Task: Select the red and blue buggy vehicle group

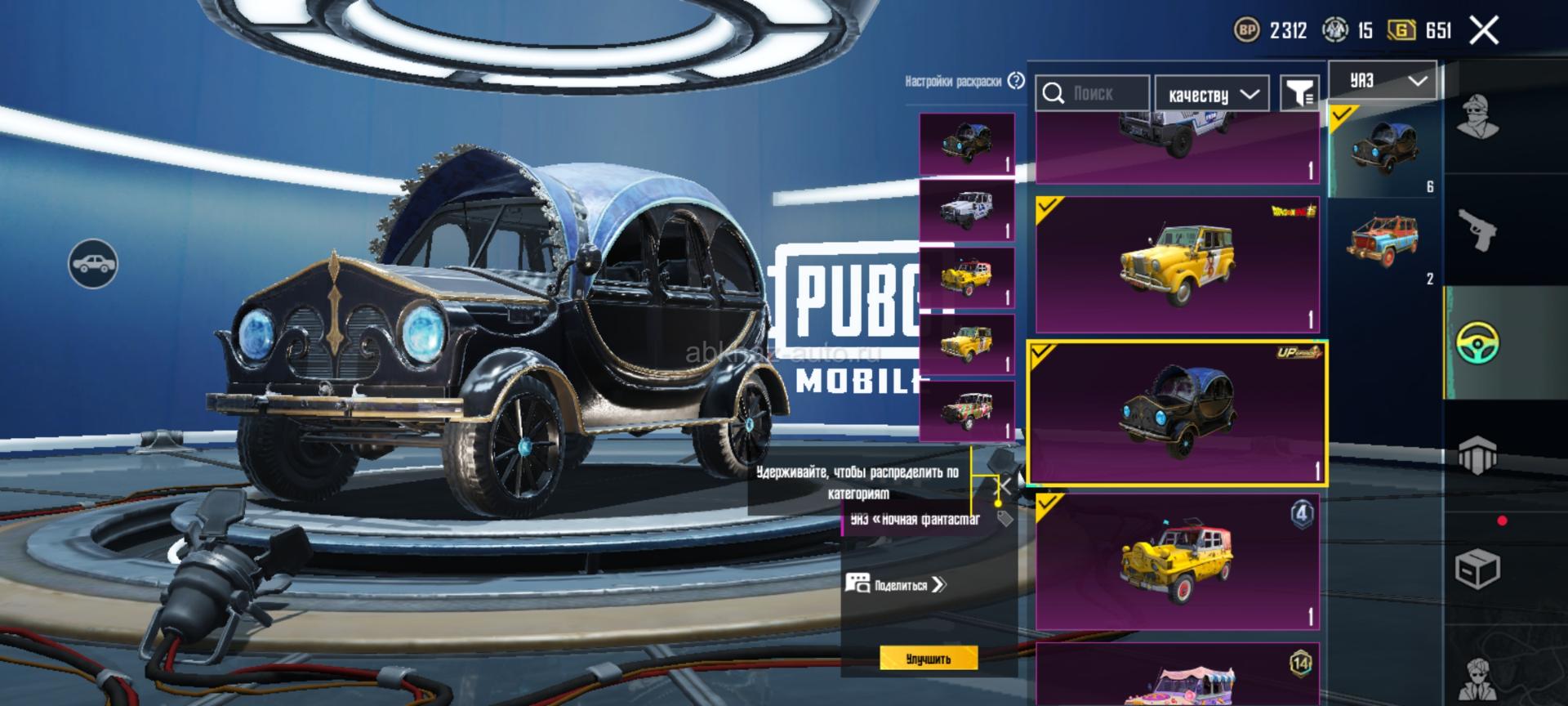Action: (1383, 243)
